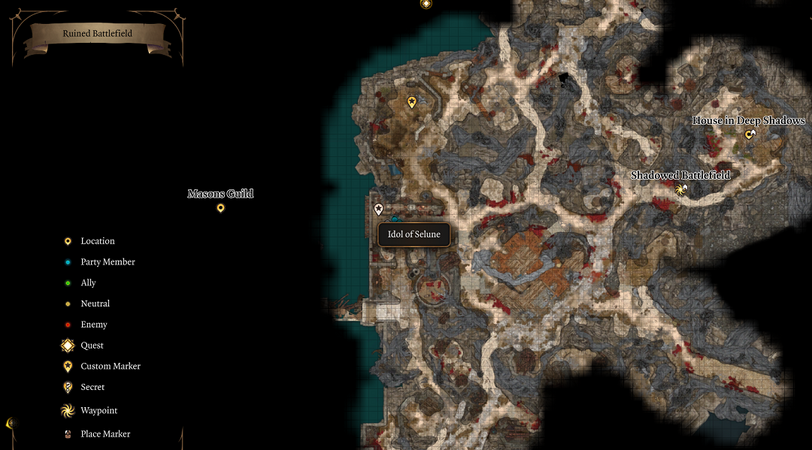Toggle the Ally legend entry
The height and width of the screenshot is (450, 812).
pos(88,283)
